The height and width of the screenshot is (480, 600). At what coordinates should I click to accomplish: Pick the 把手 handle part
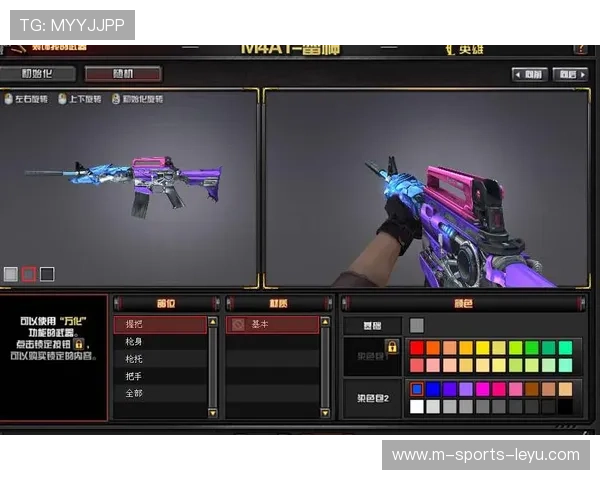[x=160, y=376]
